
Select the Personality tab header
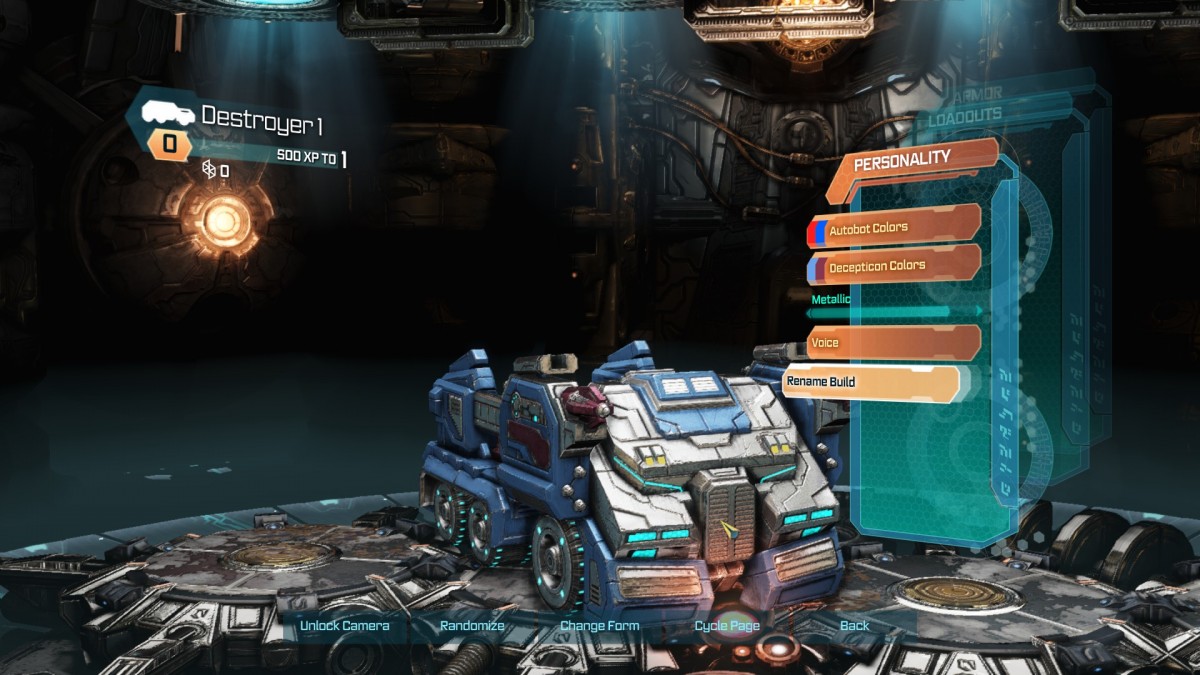[912, 159]
